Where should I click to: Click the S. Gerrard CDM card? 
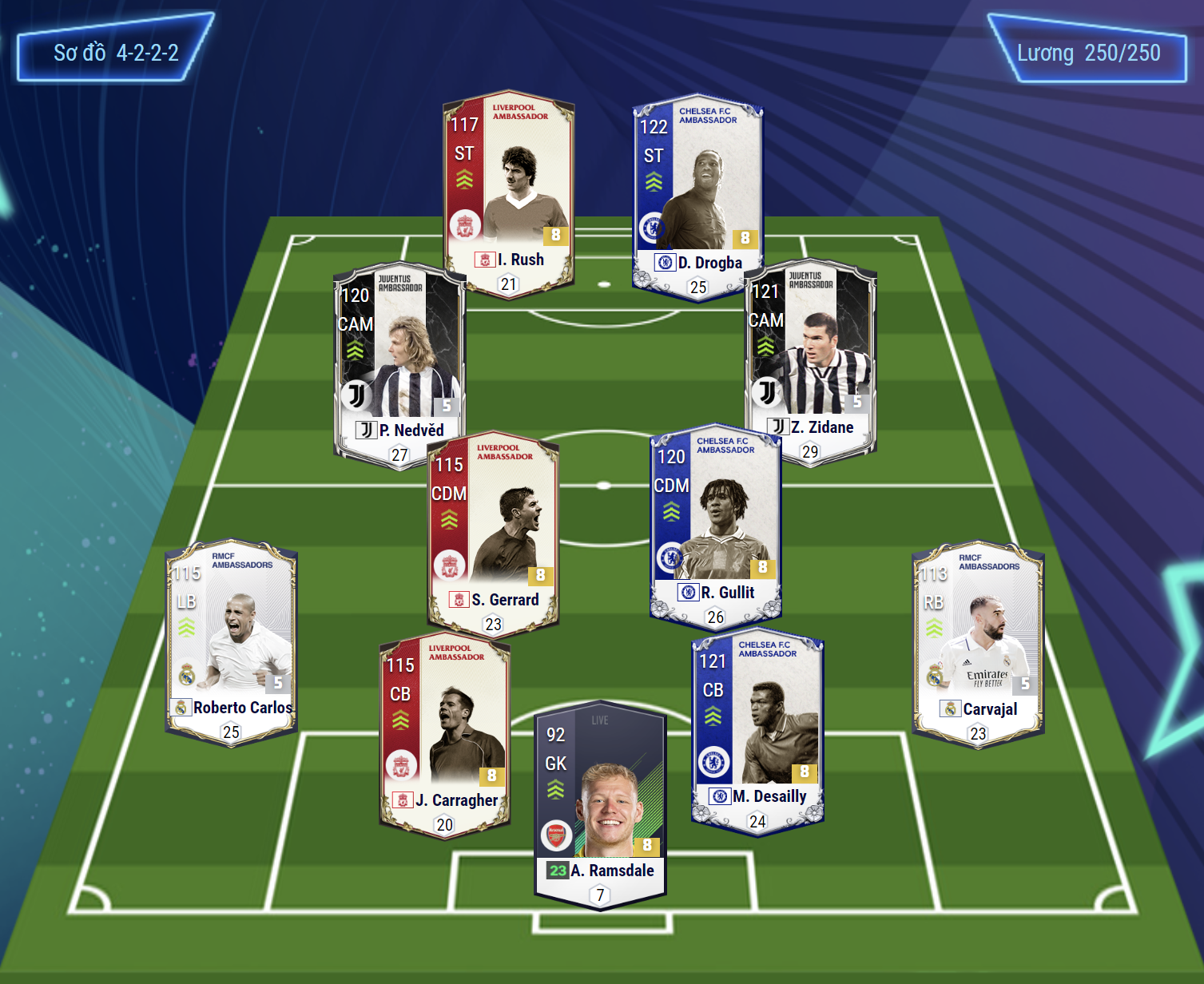[493, 532]
